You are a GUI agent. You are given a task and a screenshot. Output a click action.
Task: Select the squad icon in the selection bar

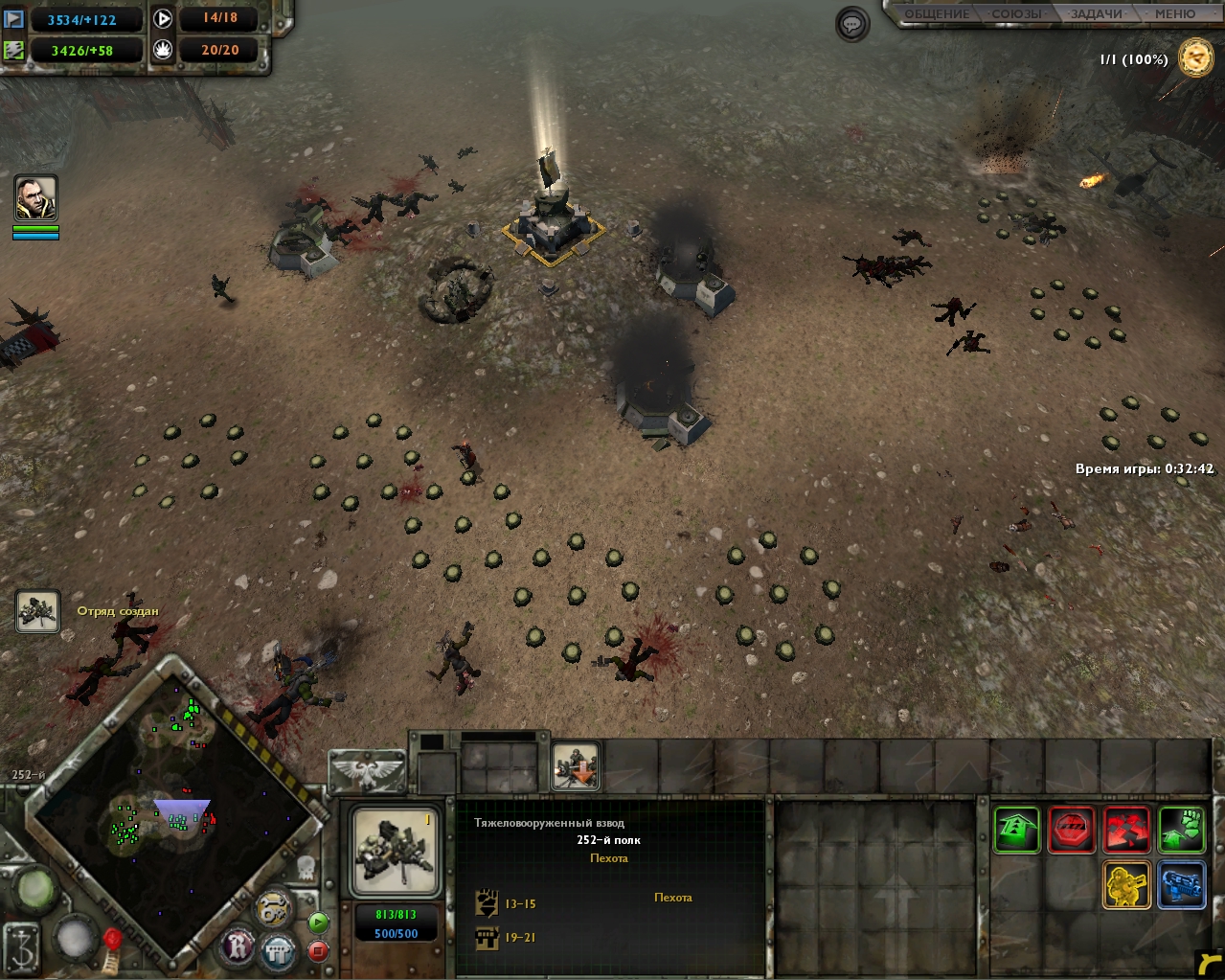(576, 767)
